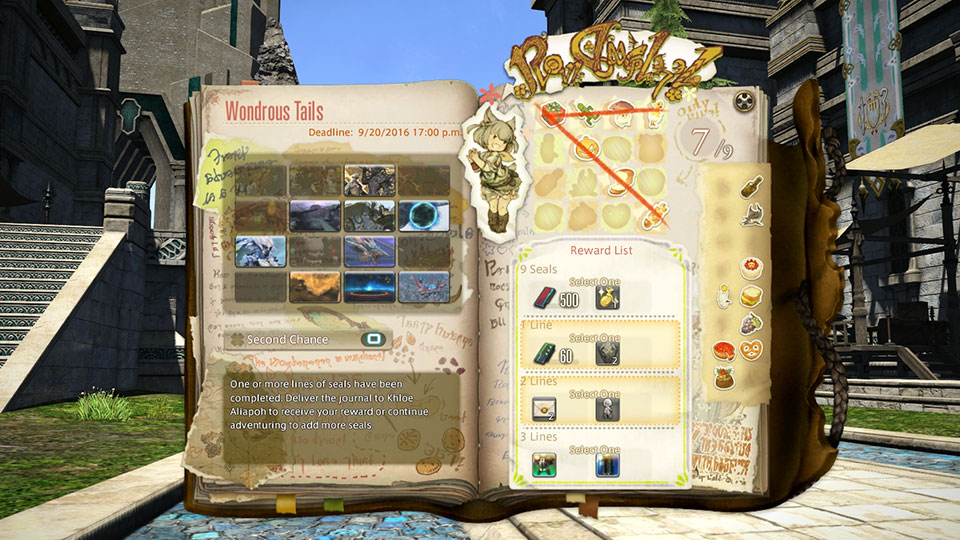
Task: Choose the white dragon duty thumbnail
Action: point(261,250)
